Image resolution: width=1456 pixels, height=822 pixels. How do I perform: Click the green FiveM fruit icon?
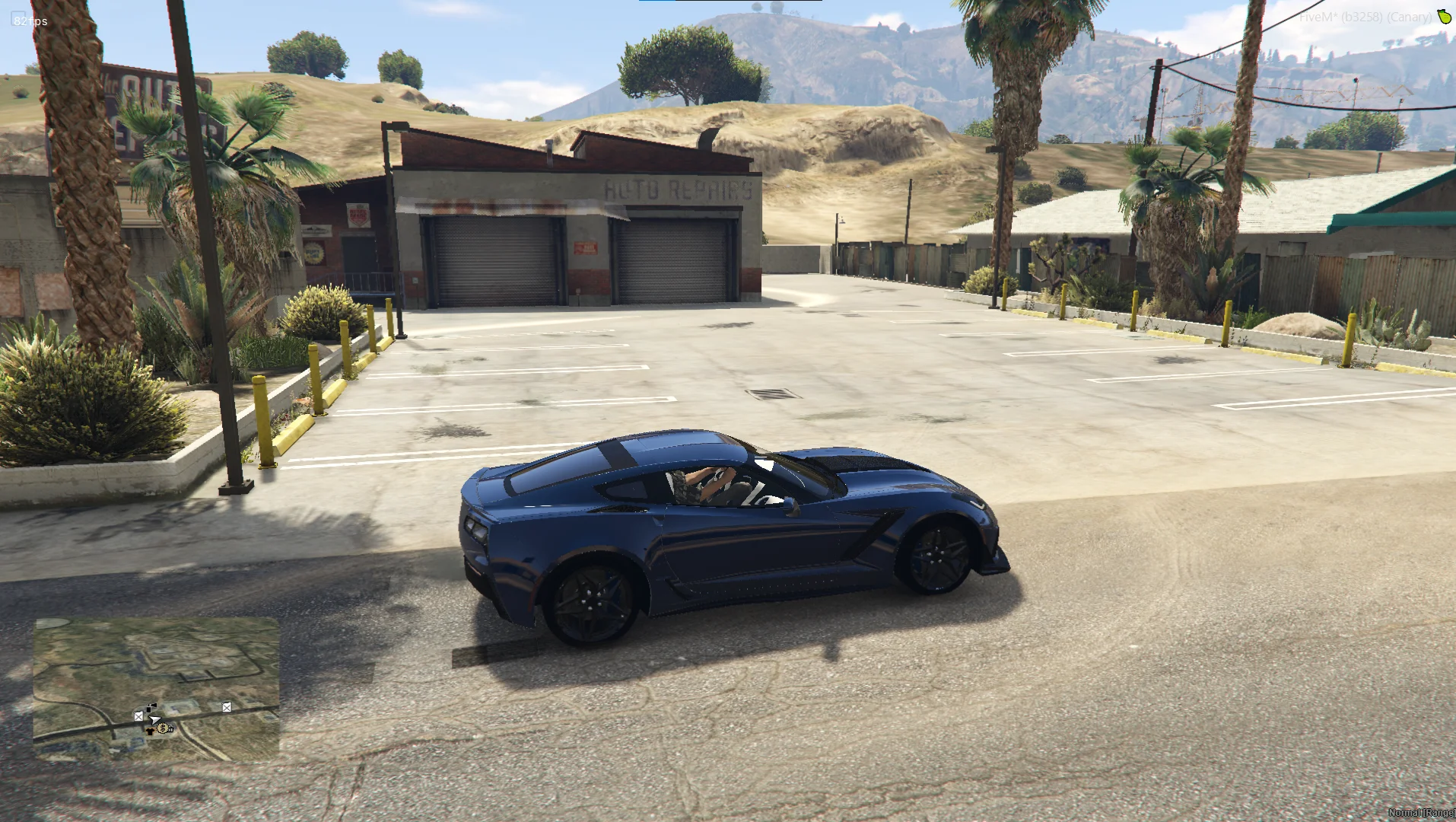(1443, 17)
